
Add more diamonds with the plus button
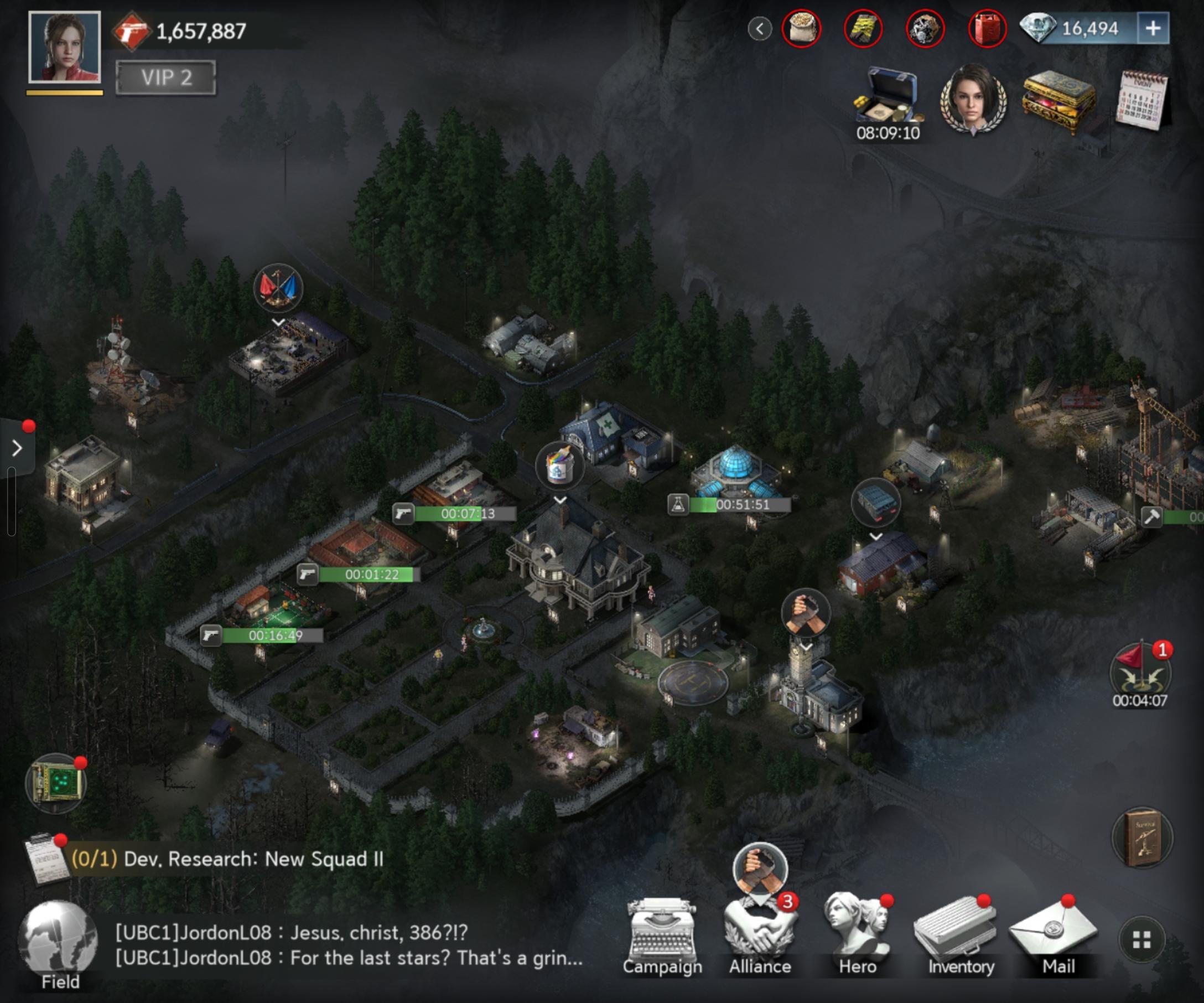(x=1153, y=28)
